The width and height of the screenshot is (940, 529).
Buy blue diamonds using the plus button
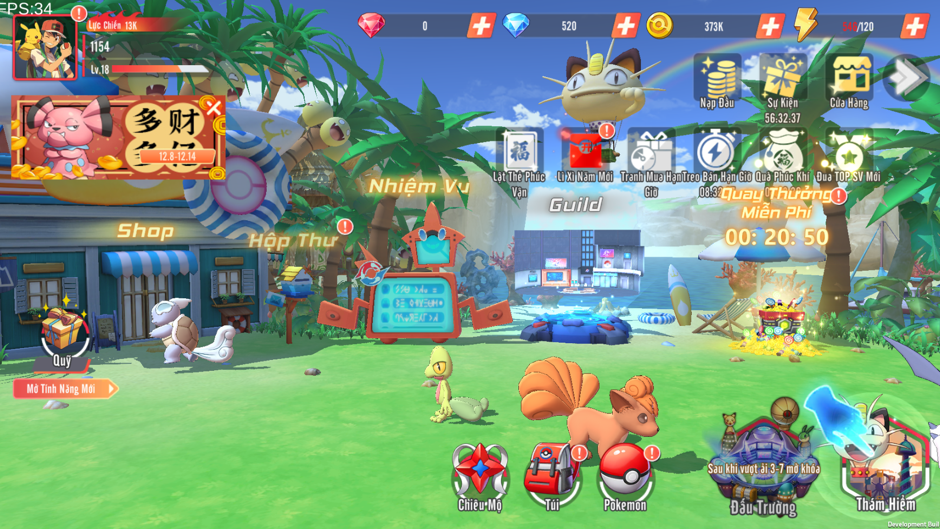tap(625, 26)
